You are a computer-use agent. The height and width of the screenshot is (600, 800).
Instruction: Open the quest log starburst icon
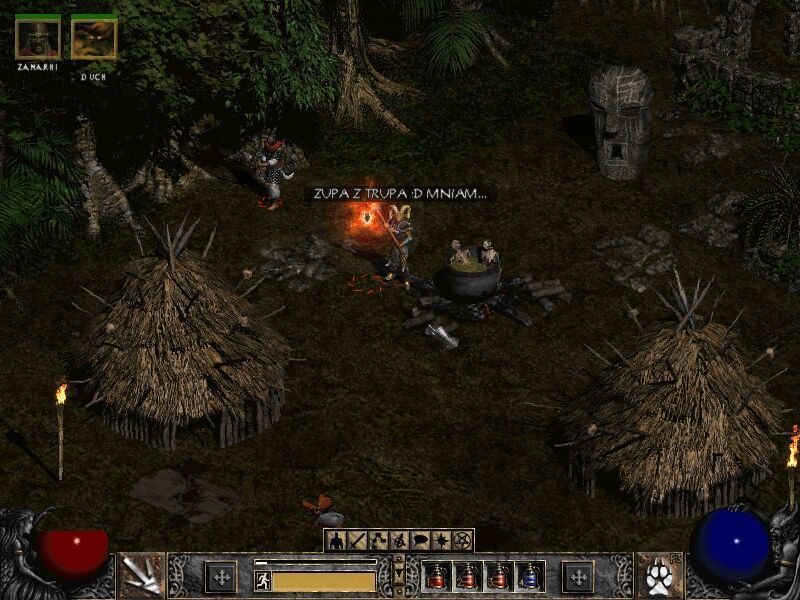pos(441,541)
